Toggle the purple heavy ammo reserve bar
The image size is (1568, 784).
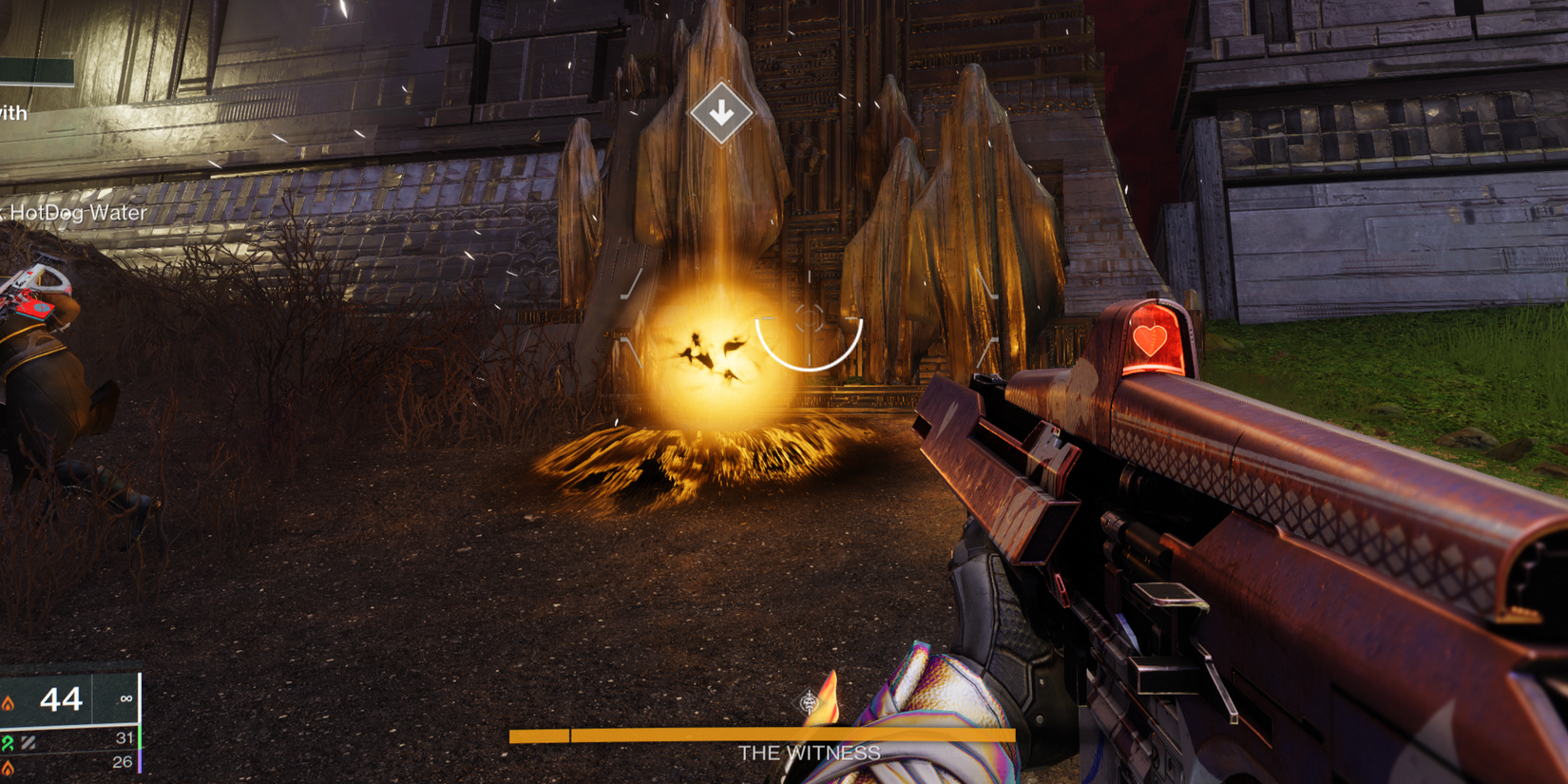click(x=140, y=761)
